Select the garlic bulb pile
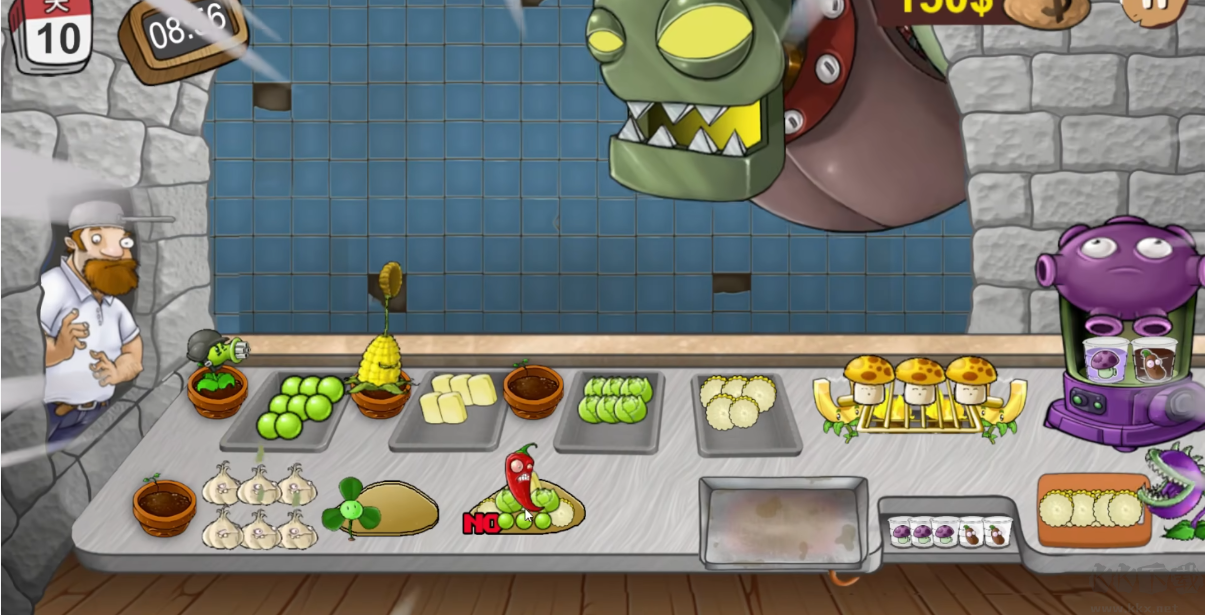This screenshot has width=1205, height=615. pos(258,507)
